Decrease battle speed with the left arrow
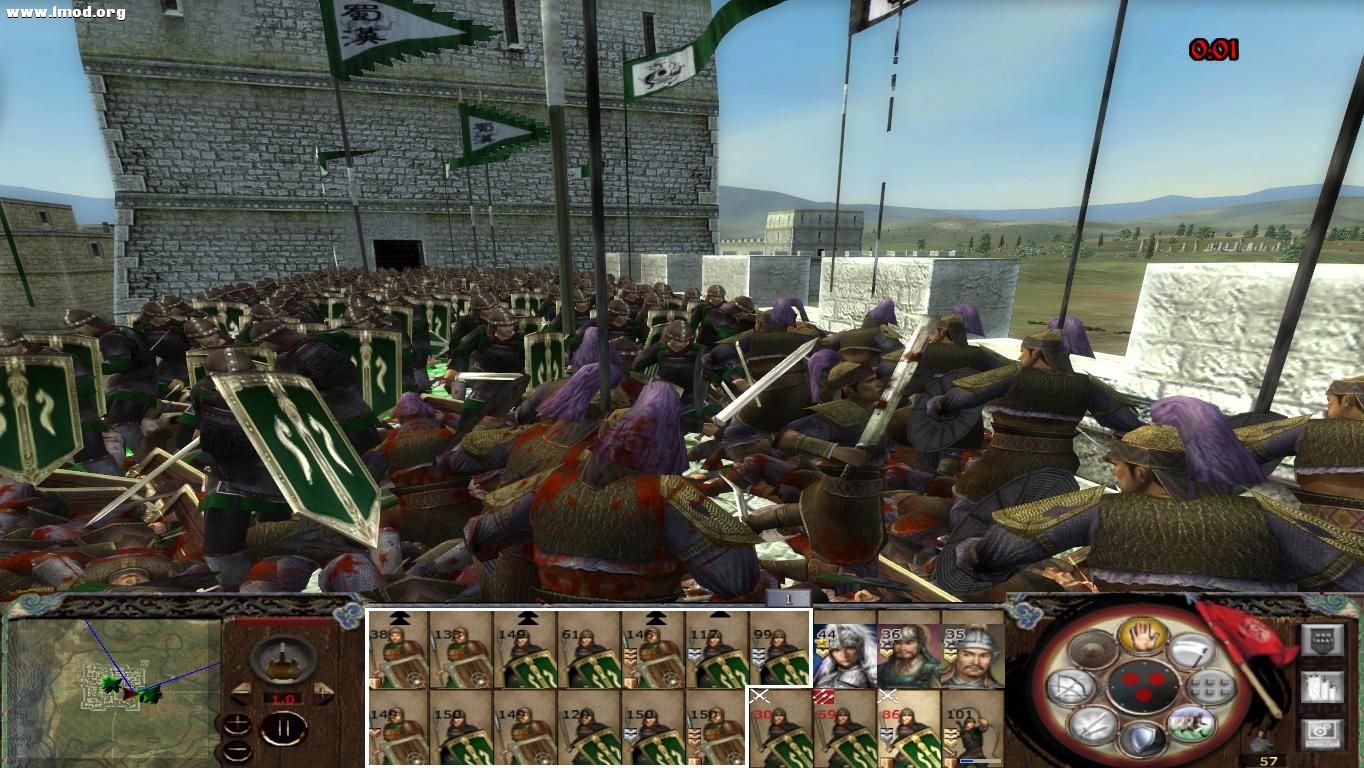 243,693
